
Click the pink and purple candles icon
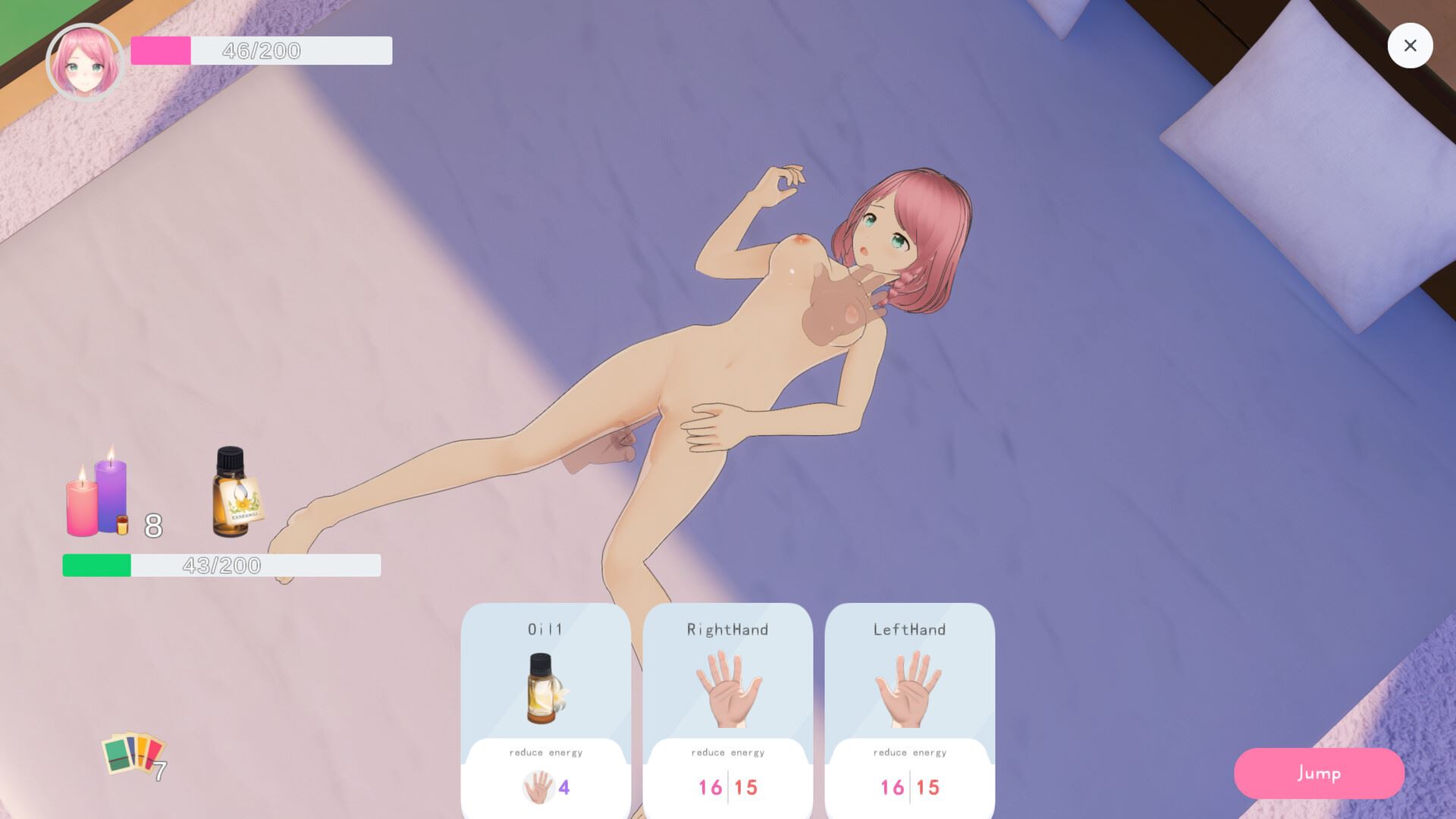[x=97, y=494]
